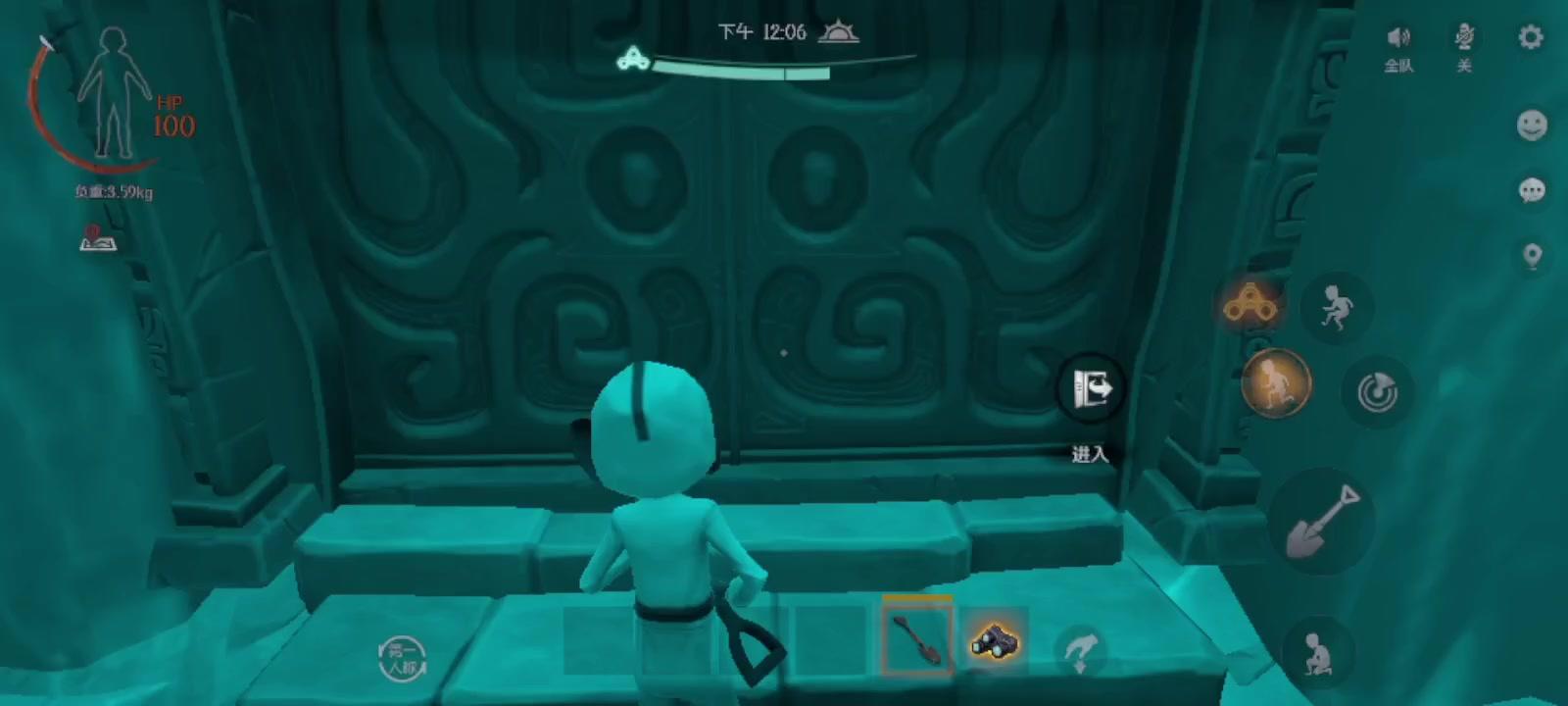Screen dimensions: 1568x706
Task: Select the shovel hotbar slot
Action: pos(916,639)
